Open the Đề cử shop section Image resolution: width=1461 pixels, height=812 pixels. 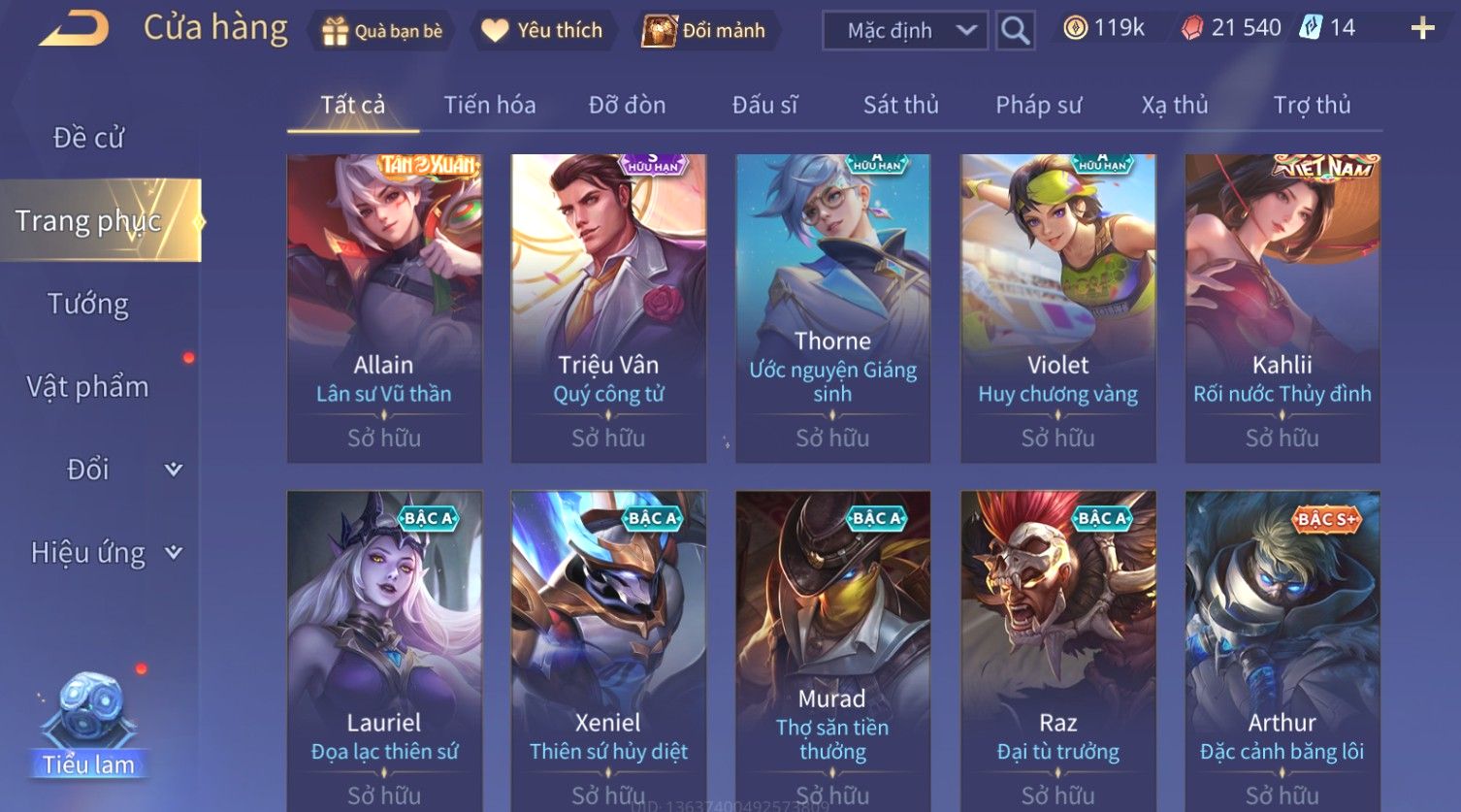(88, 138)
